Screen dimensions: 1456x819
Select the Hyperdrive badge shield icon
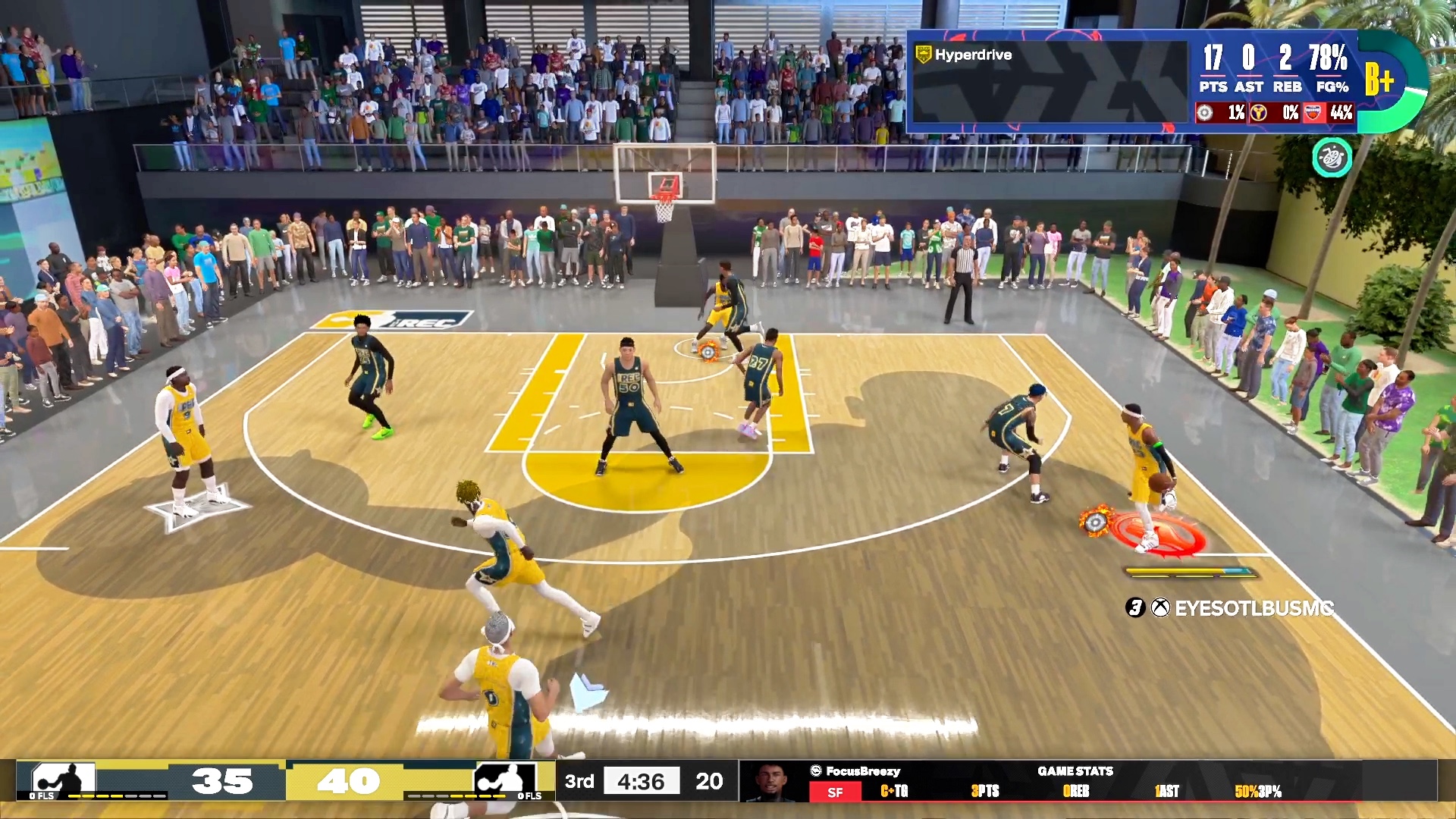(x=923, y=55)
